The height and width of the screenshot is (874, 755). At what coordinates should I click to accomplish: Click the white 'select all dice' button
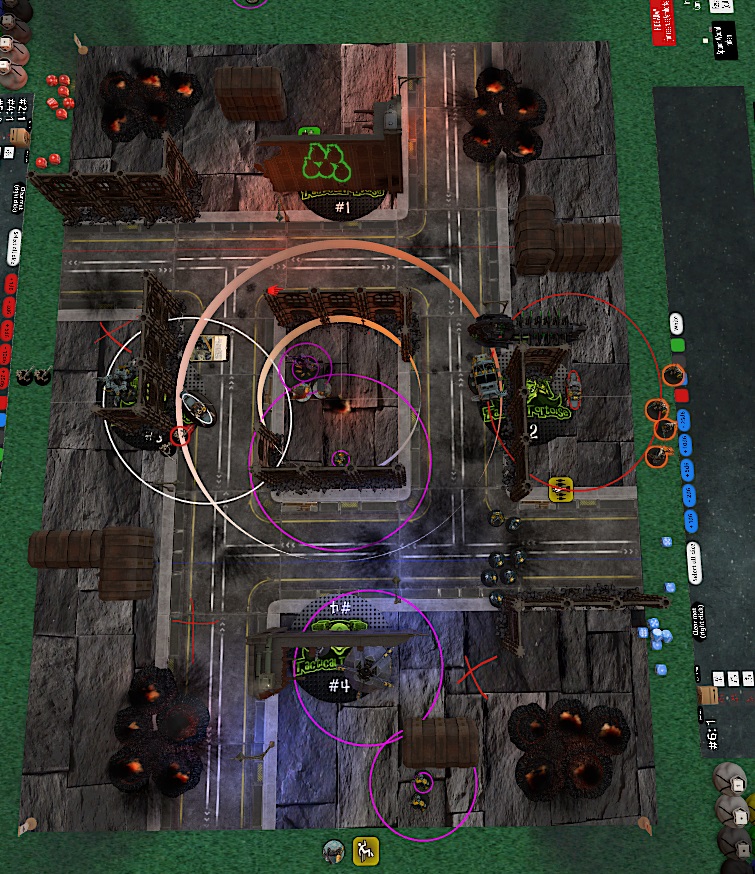pos(692,560)
